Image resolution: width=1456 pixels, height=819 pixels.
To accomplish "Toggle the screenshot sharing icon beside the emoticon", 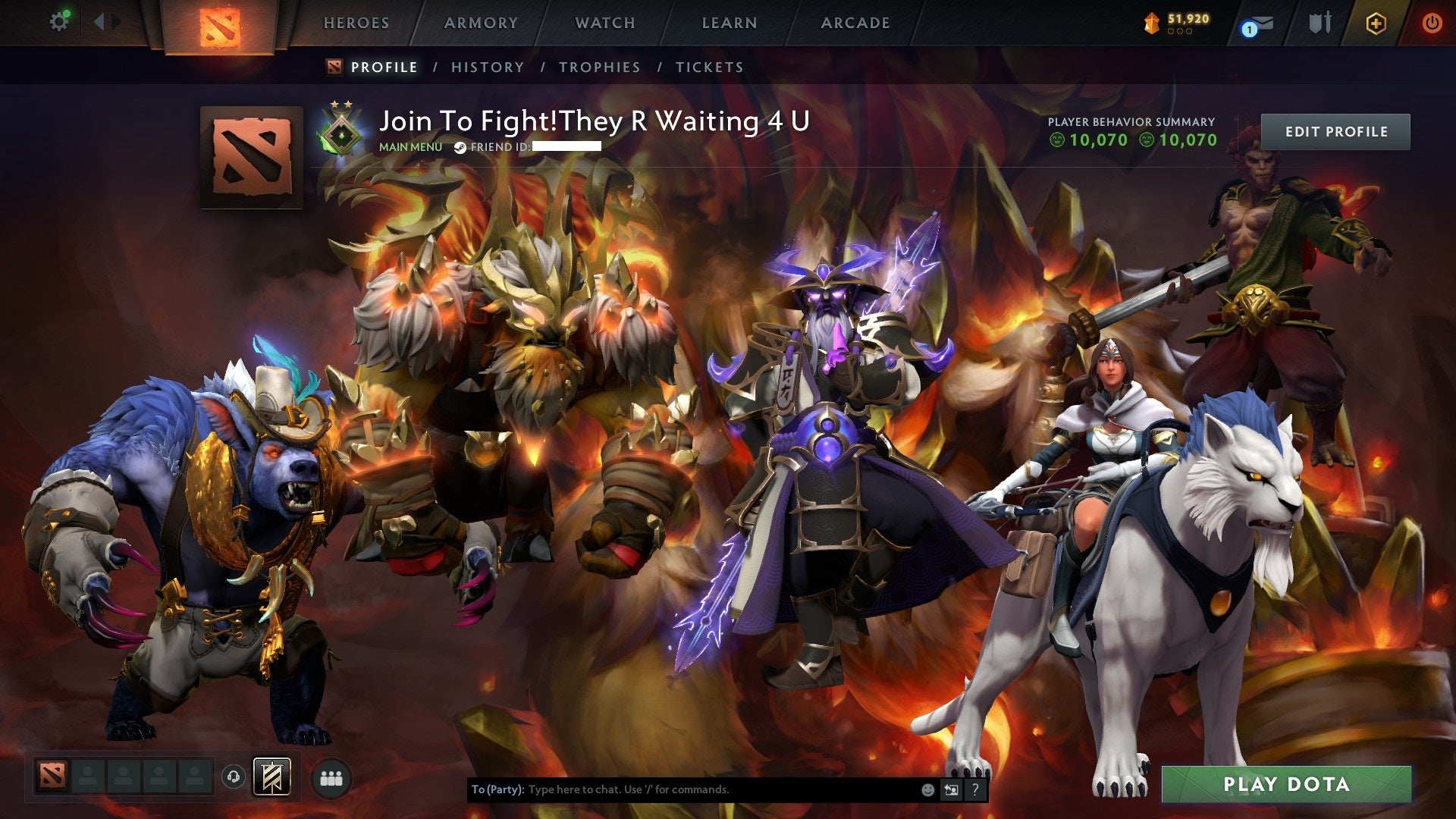I will 951,789.
